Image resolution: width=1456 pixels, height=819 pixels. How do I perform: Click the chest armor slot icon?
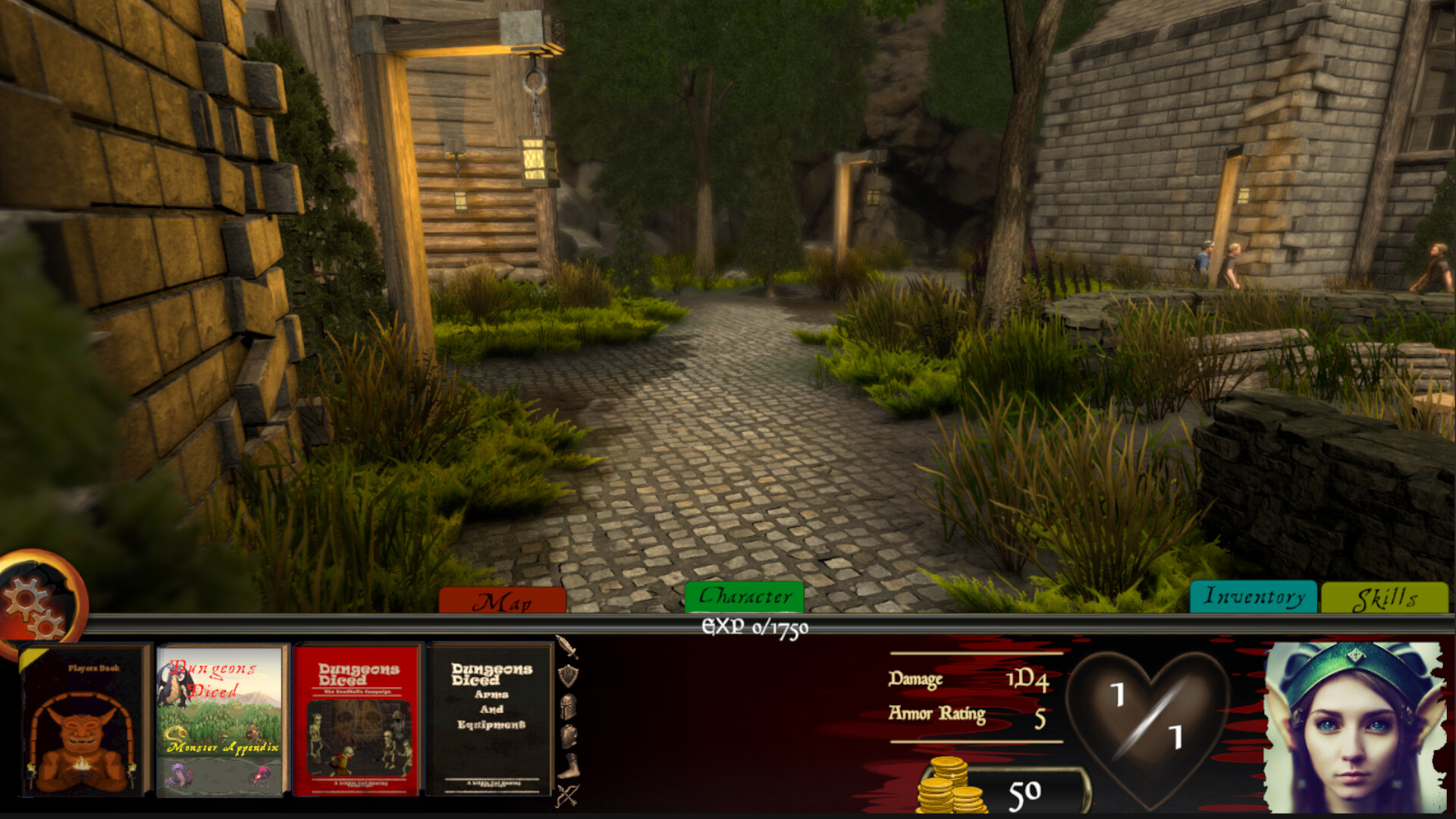(569, 735)
